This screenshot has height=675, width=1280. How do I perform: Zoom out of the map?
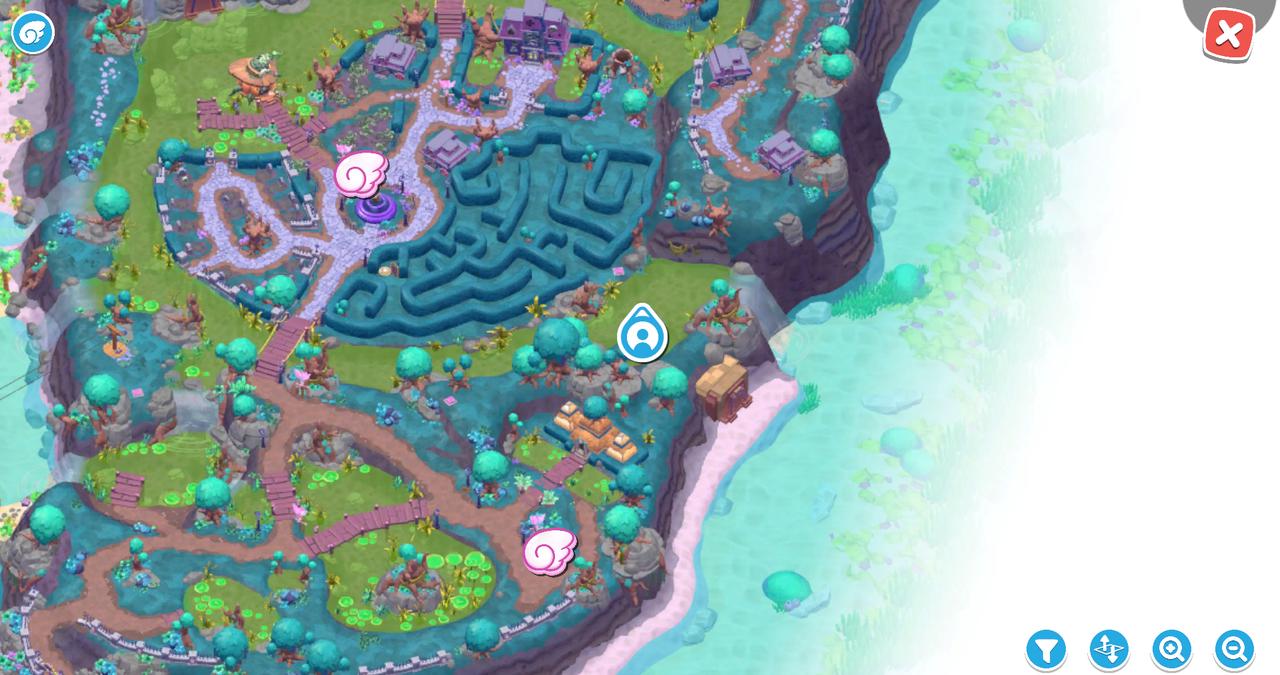tap(1234, 650)
